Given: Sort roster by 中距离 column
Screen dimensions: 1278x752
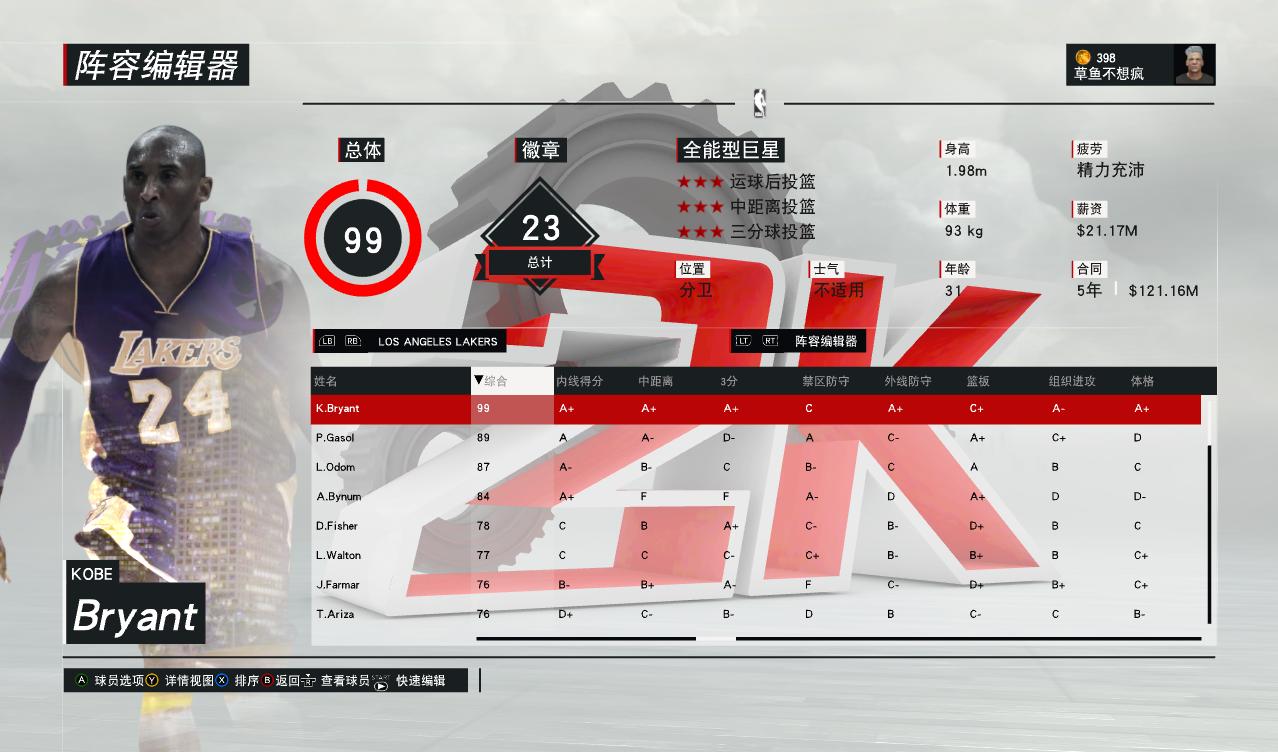Looking at the screenshot, I should pos(656,381).
